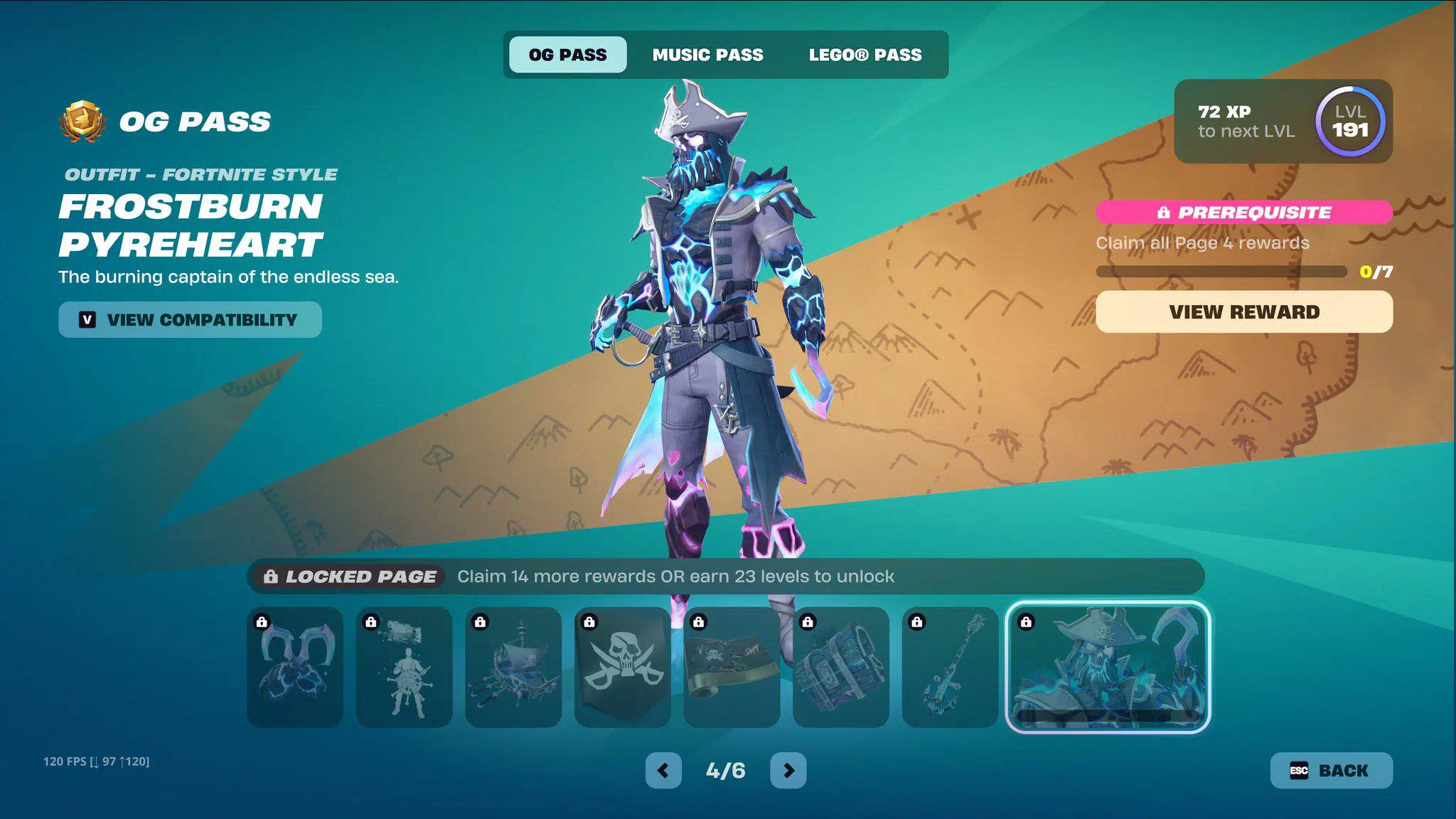Select the pirate ship glider reward
The width and height of the screenshot is (1456, 819).
click(513, 667)
